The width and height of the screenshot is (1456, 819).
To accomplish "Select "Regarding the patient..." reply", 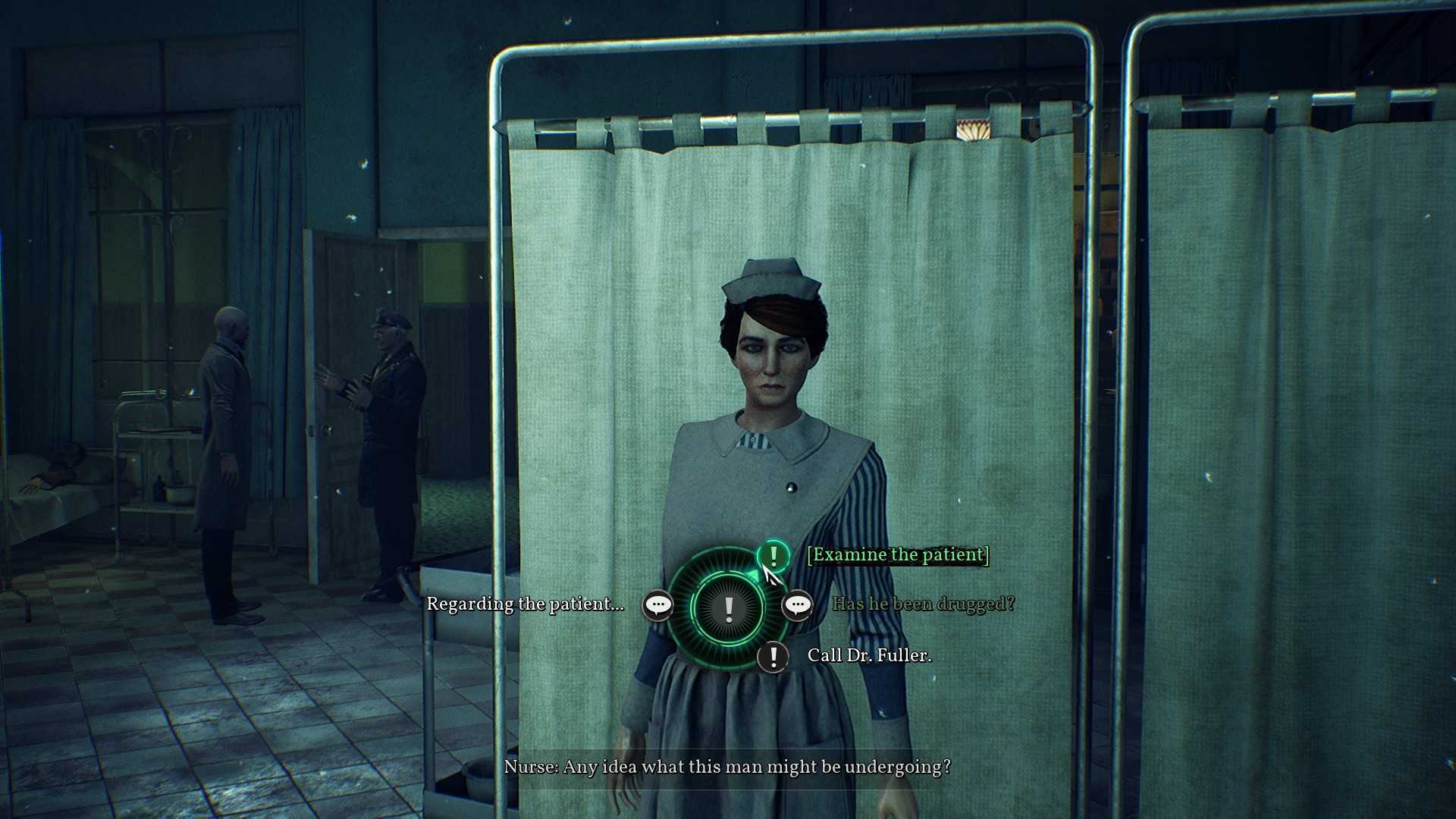I will tap(525, 604).
